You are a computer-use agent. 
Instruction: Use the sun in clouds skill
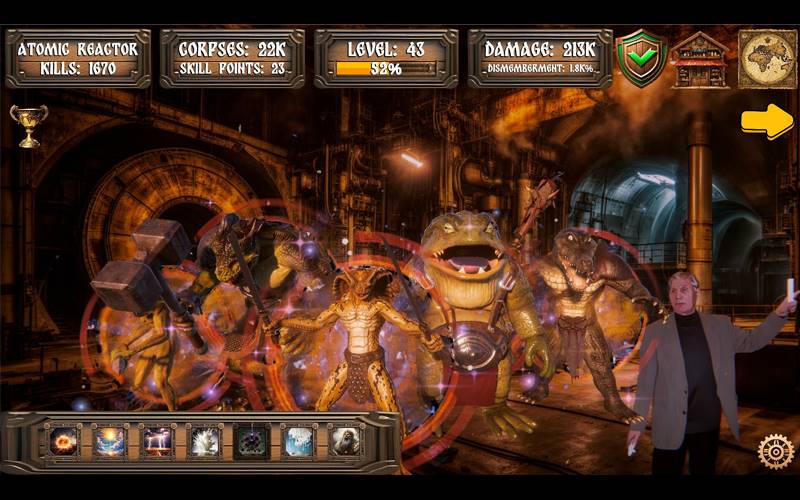pyautogui.click(x=110, y=441)
